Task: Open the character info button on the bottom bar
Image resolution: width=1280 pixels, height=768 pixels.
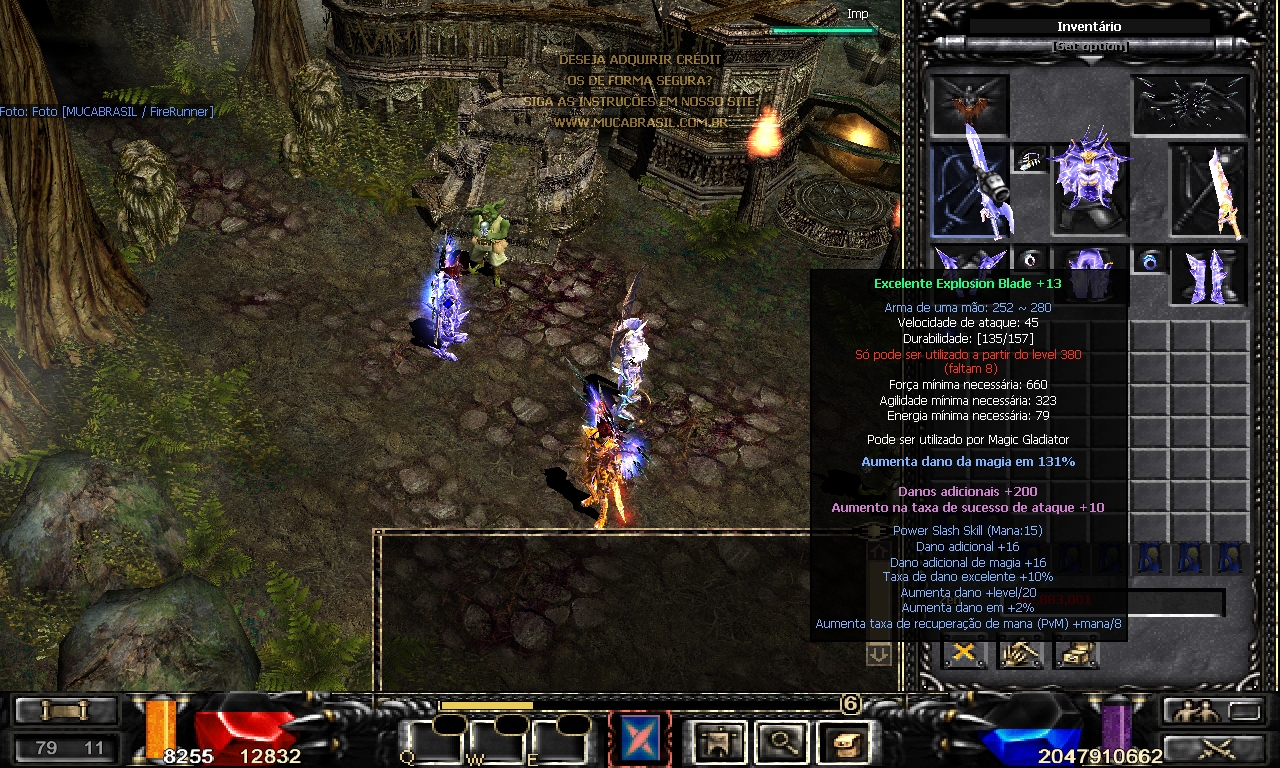Action: [x=716, y=740]
